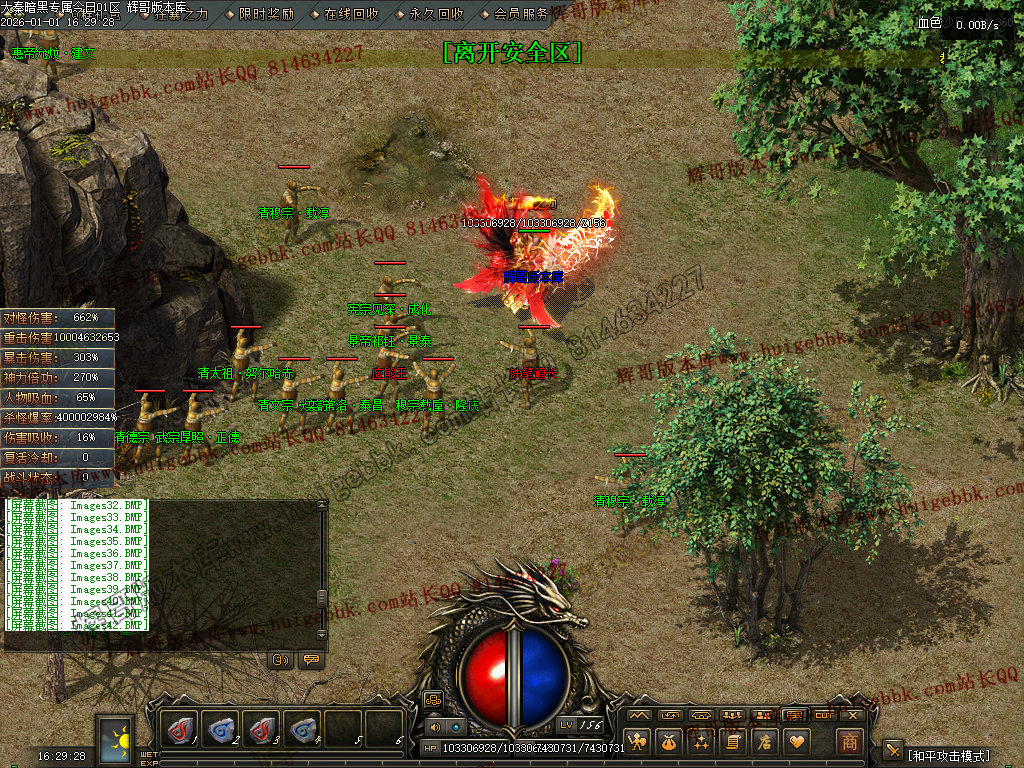Open the bag inventory icon
This screenshot has height=768, width=1024.
pyautogui.click(x=670, y=741)
